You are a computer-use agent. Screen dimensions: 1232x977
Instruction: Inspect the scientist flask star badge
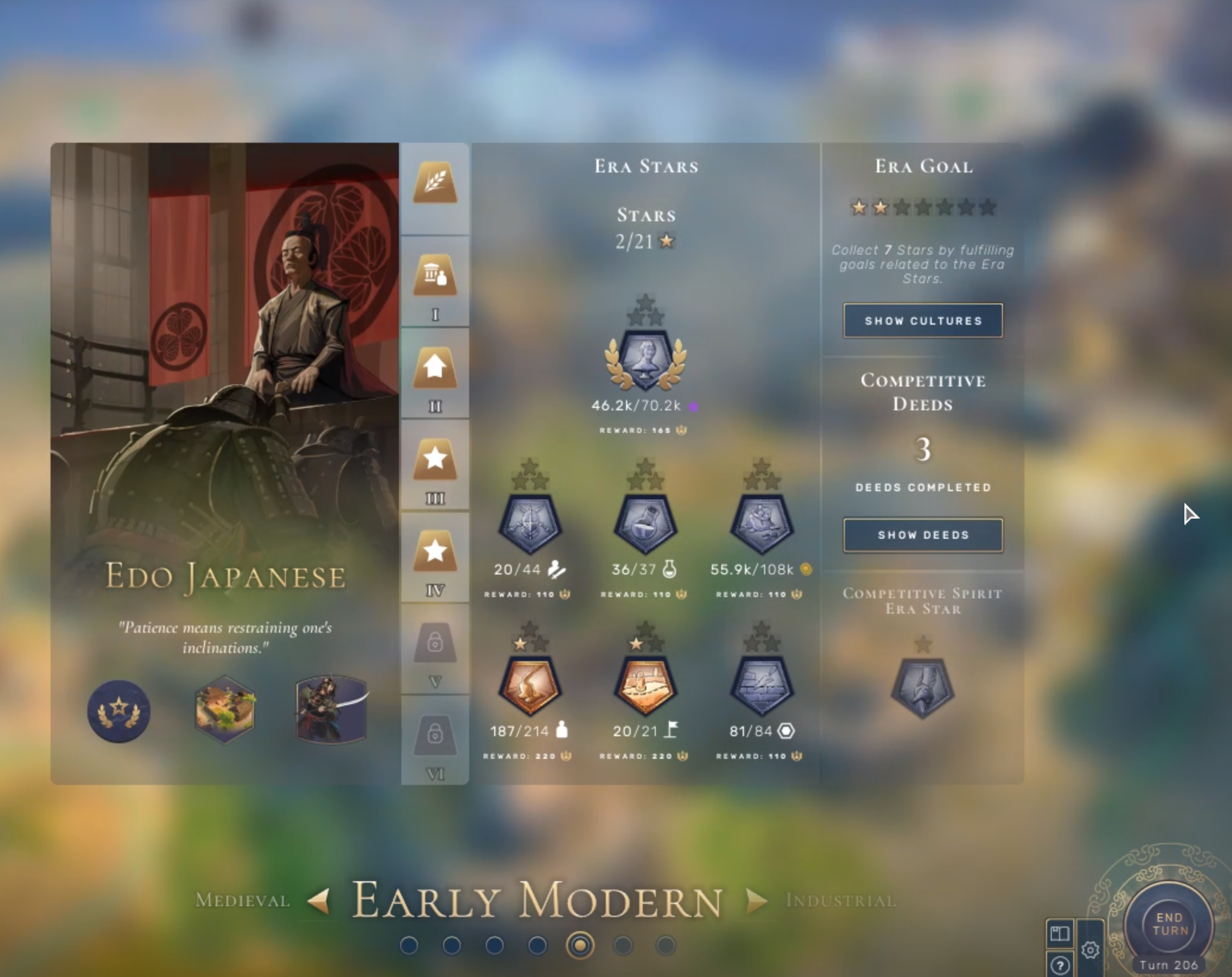[646, 524]
